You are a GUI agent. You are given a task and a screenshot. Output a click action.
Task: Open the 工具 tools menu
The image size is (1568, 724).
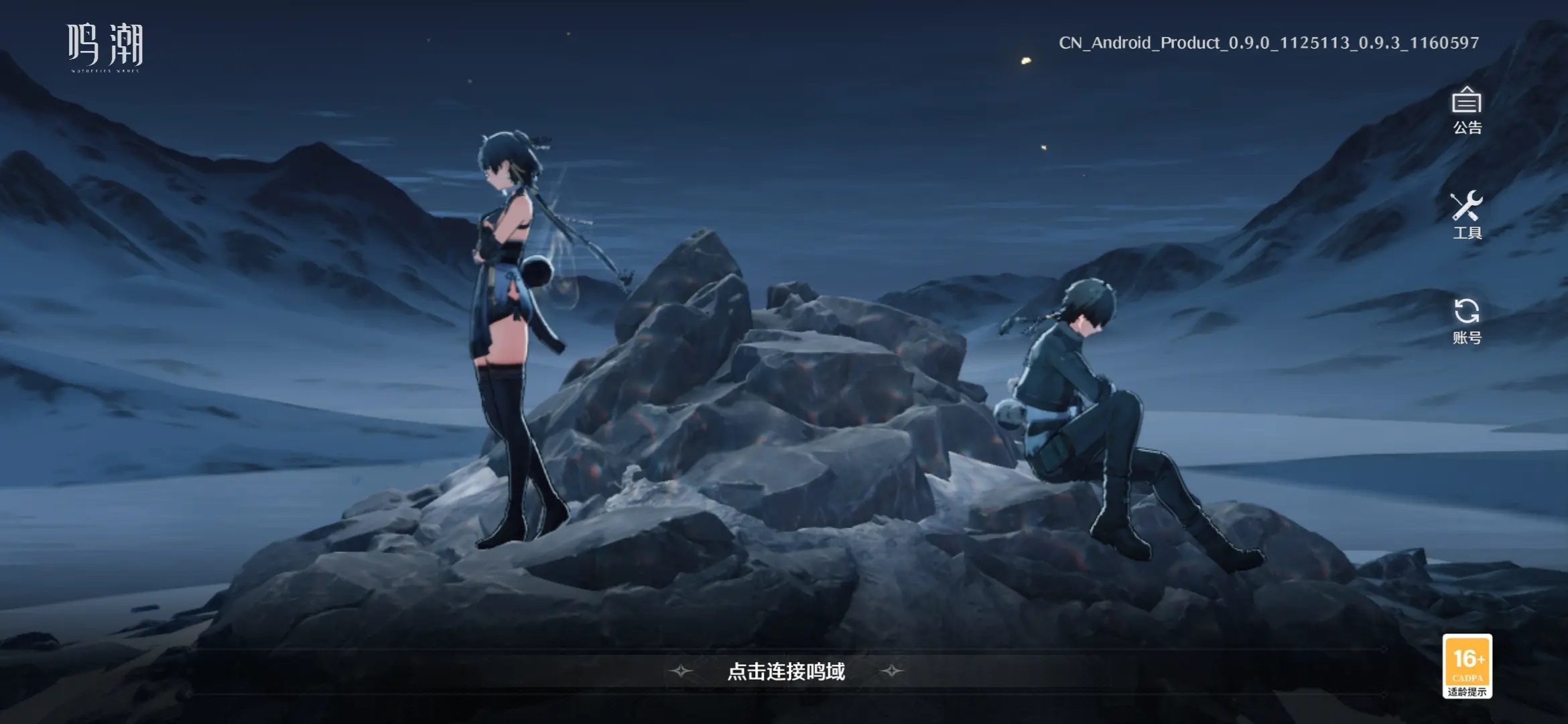click(x=1466, y=215)
